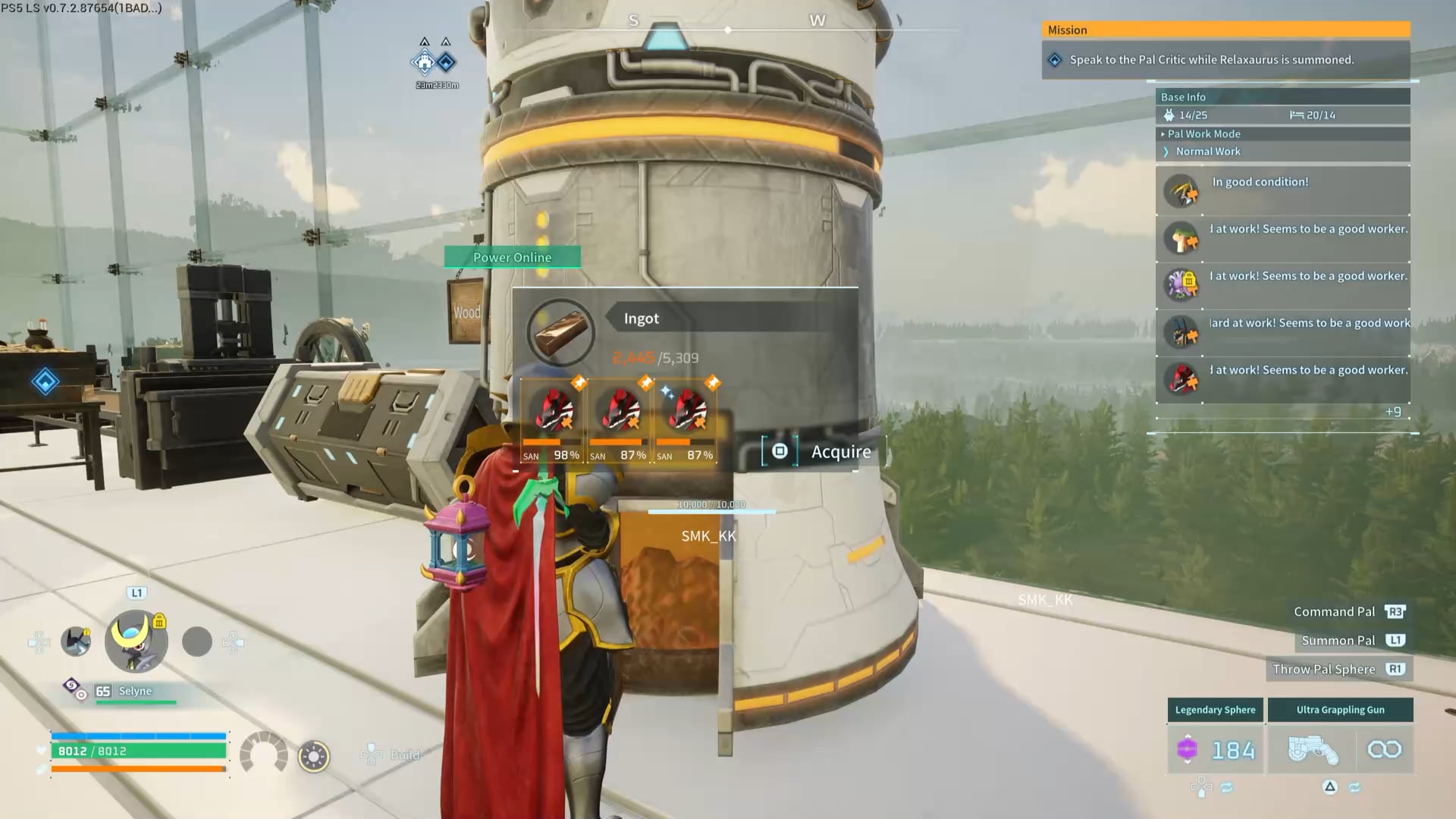Show the +9 additional base pals

pyautogui.click(x=1392, y=412)
